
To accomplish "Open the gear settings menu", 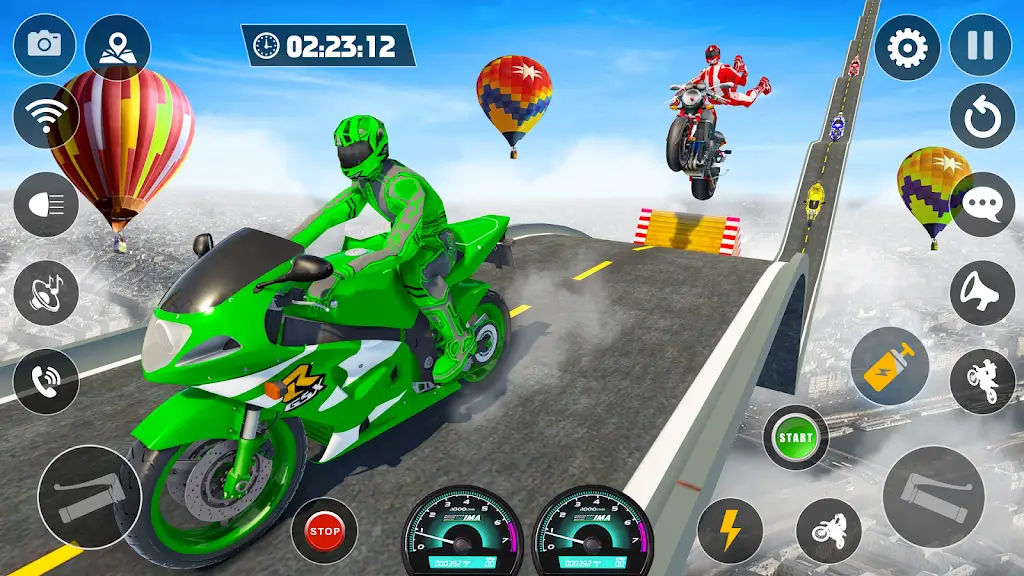I will click(x=907, y=47).
